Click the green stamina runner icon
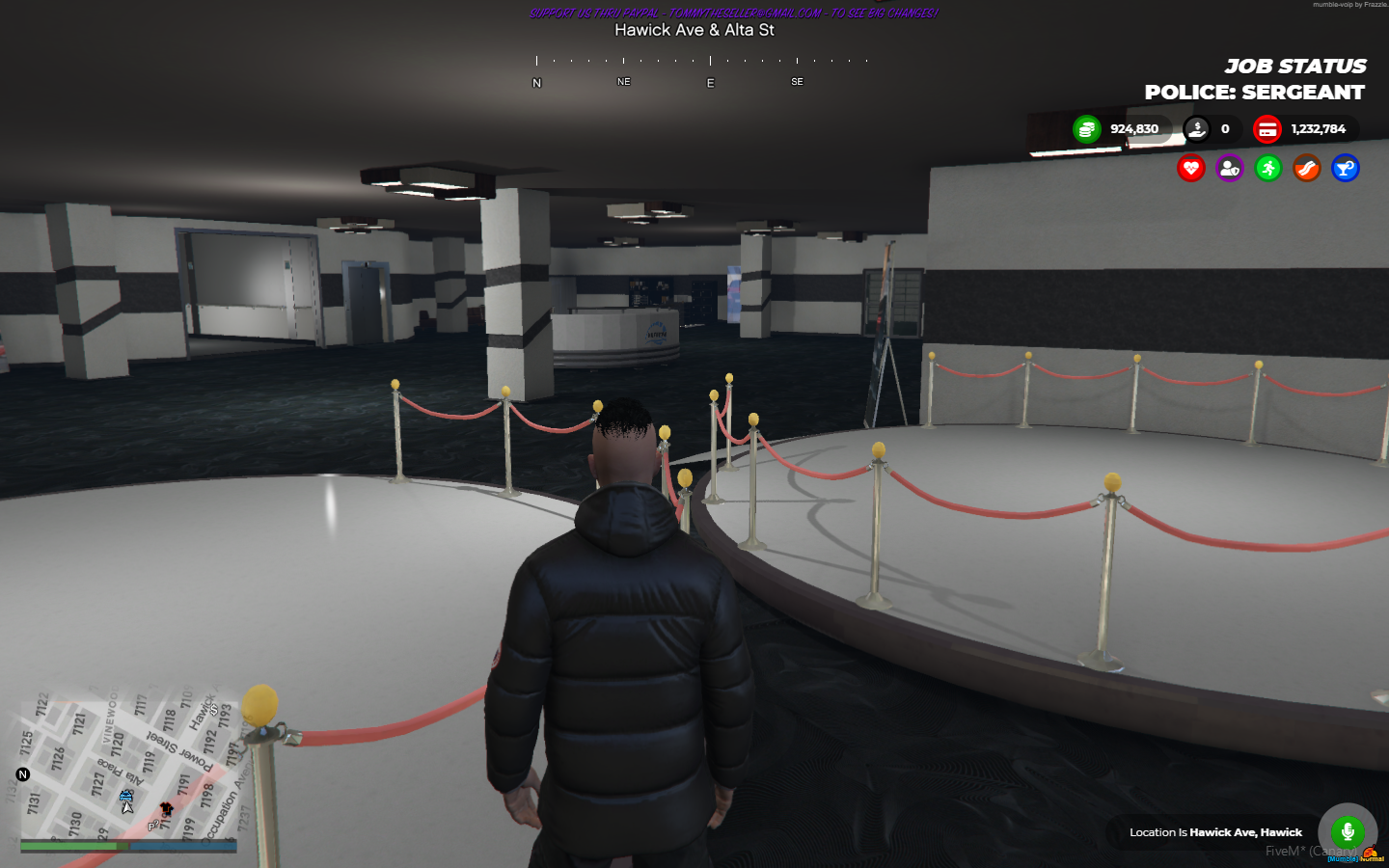This screenshot has height=868, width=1389. tap(1268, 168)
